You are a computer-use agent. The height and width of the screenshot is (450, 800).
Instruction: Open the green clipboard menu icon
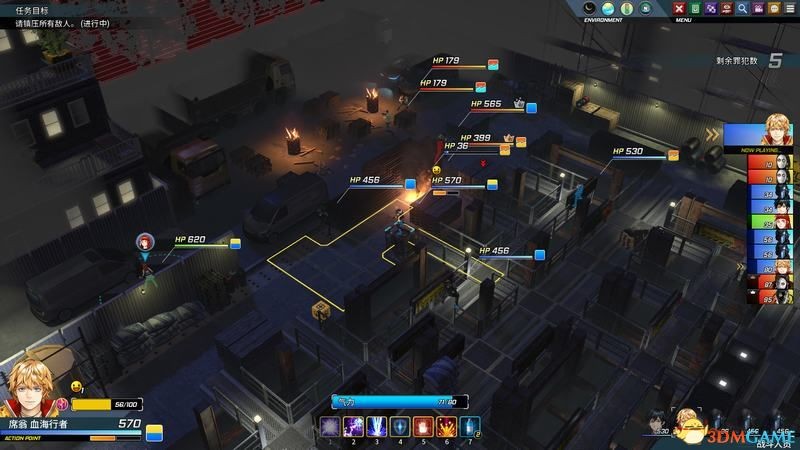point(696,9)
